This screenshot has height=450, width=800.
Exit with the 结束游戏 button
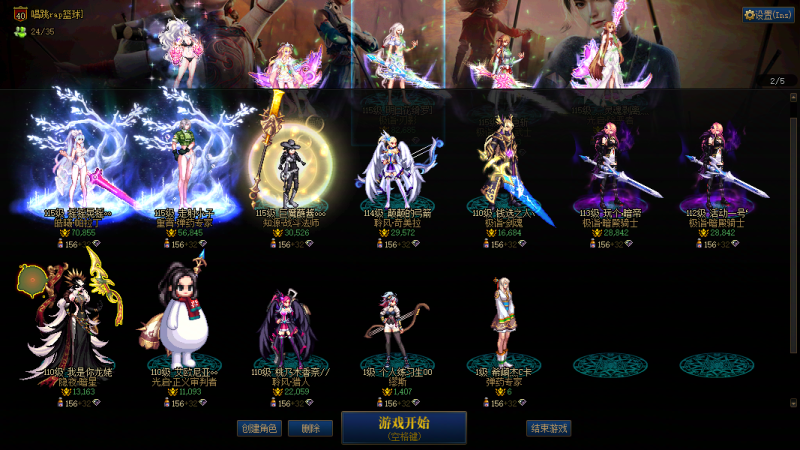(x=549, y=428)
